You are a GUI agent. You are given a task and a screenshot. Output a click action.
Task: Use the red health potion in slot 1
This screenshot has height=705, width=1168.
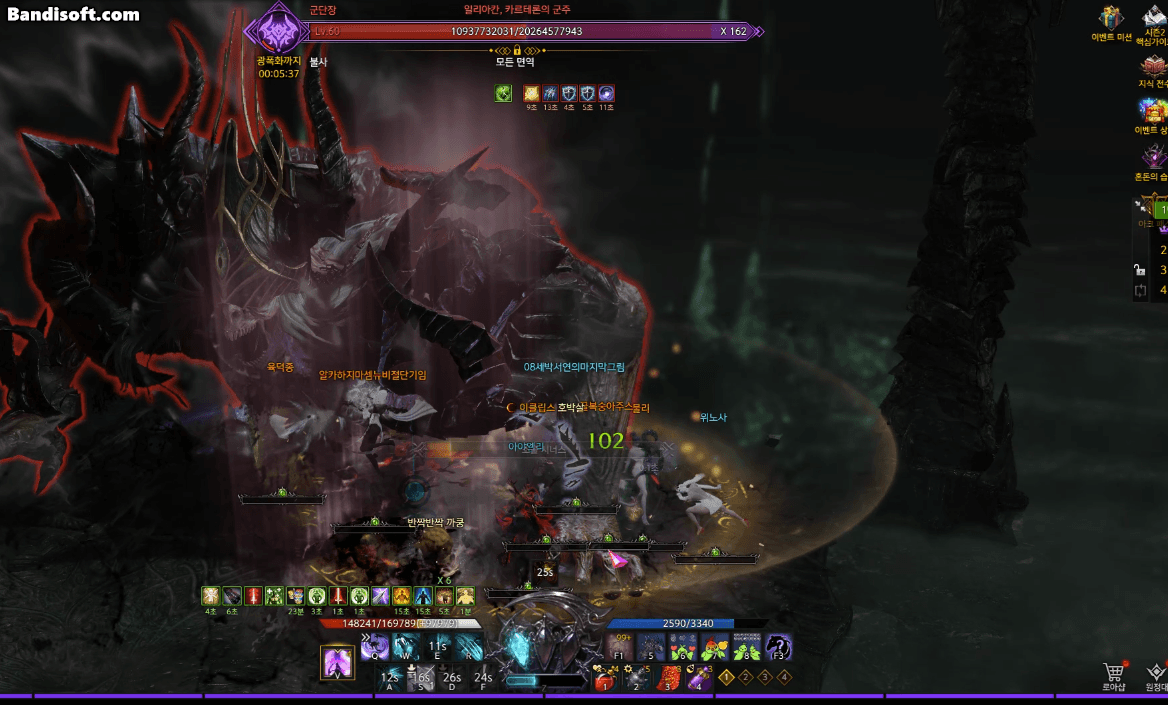pos(604,679)
